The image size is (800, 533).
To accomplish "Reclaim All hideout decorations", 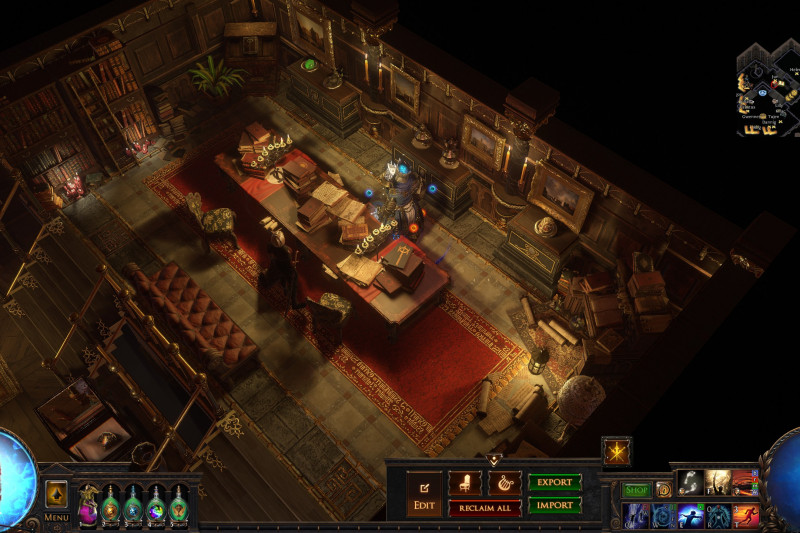I will pyautogui.click(x=484, y=508).
